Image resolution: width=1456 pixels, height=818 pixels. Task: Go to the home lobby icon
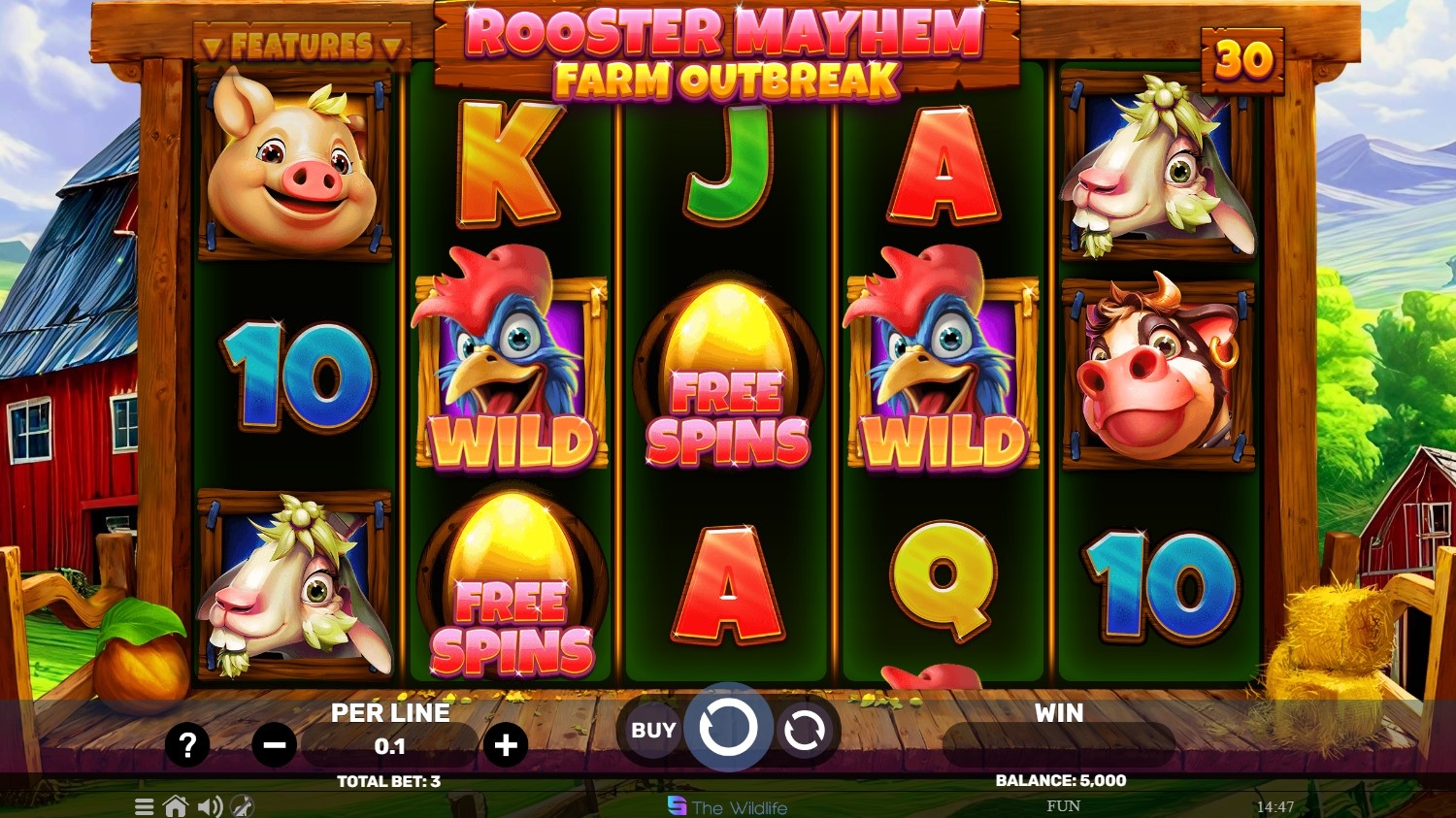pyautogui.click(x=176, y=806)
